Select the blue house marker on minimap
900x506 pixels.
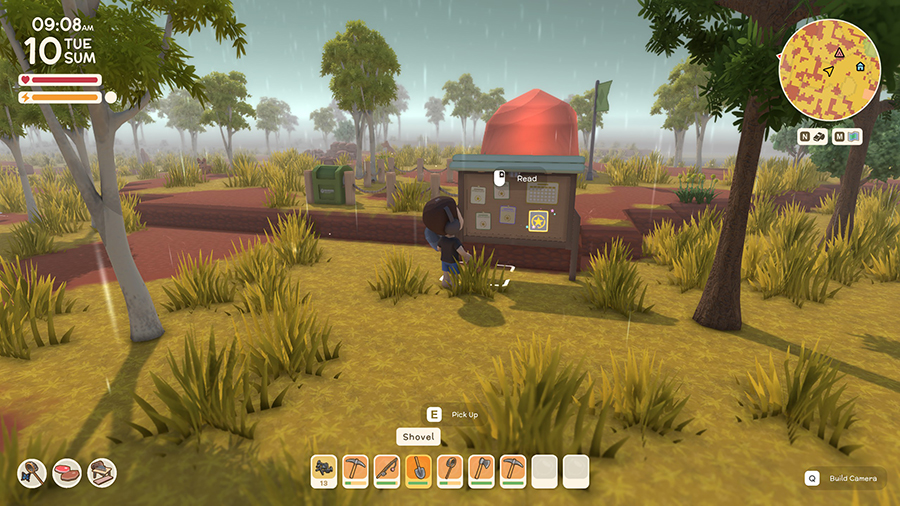tap(859, 66)
